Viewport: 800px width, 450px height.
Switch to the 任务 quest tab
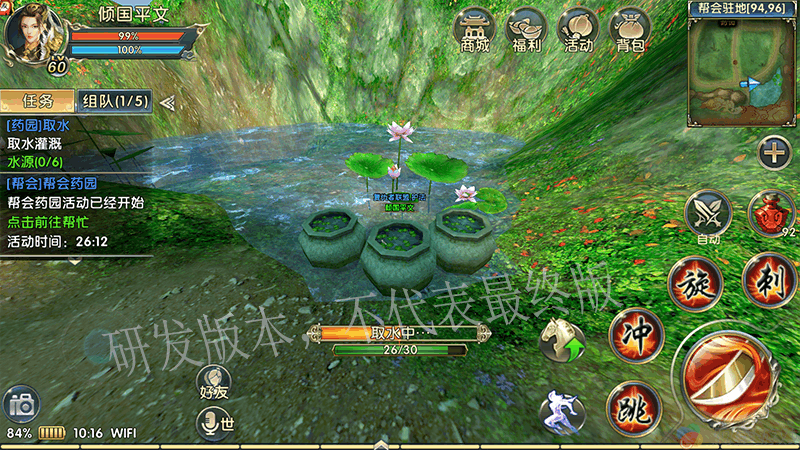click(37, 101)
